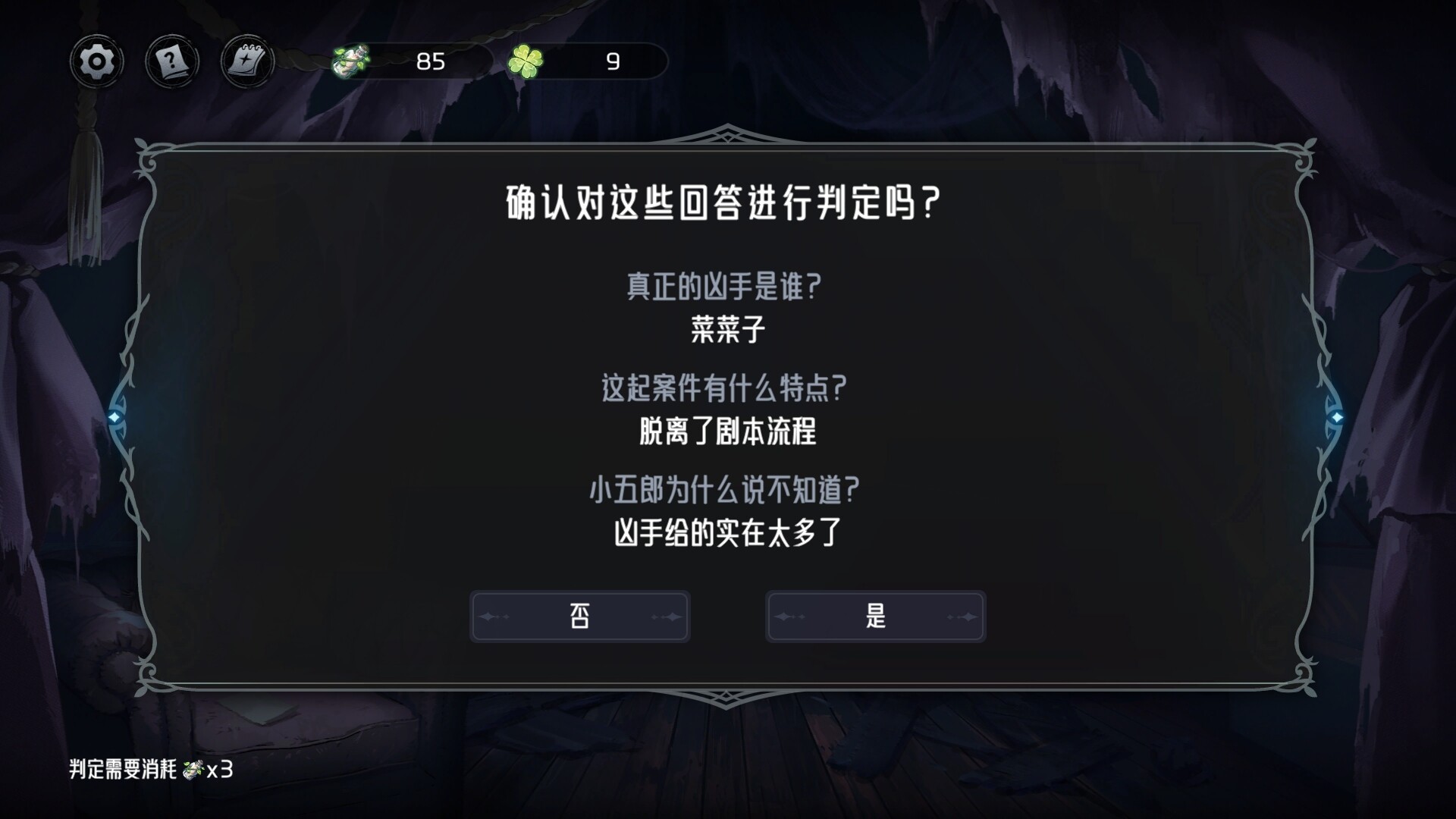This screenshot has height=819, width=1456.
Task: Expand the question 真正的凶手是谁?
Action: 725,287
